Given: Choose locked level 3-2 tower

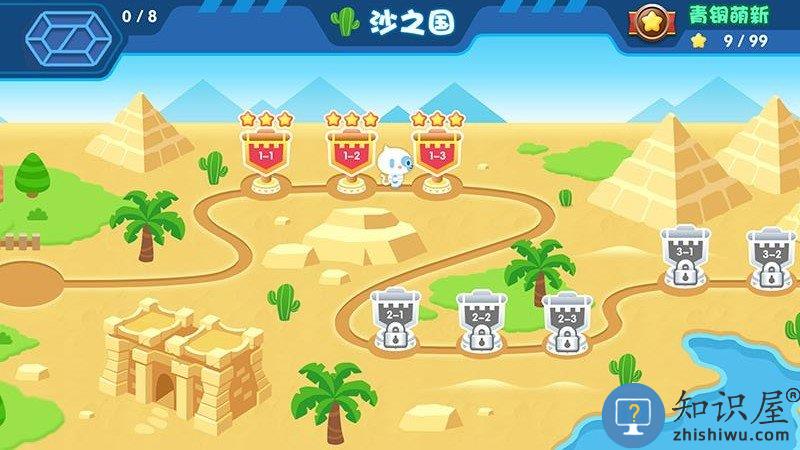Looking at the screenshot, I should [771, 256].
